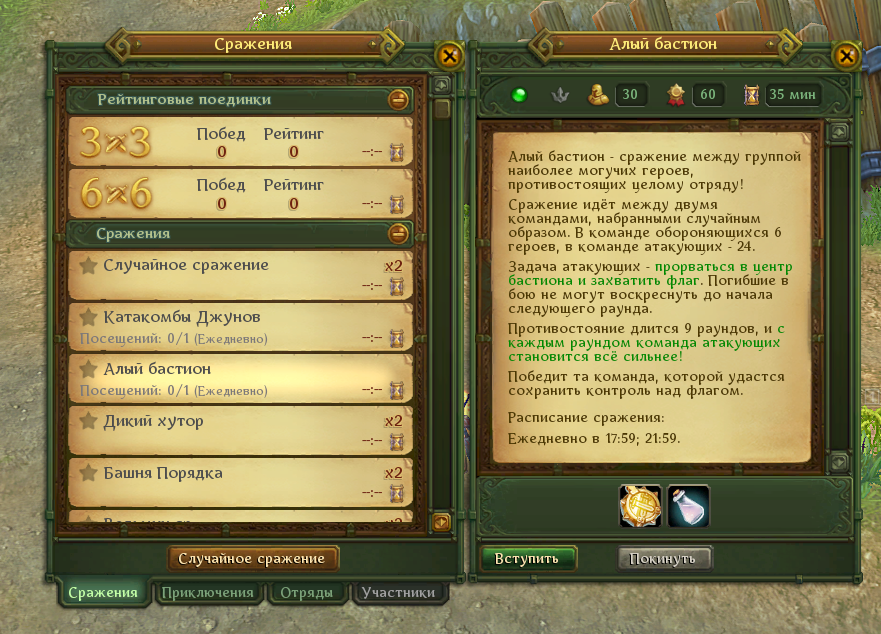The height and width of the screenshot is (634, 881).
Task: Select the Катакомбы Джунов battle
Action: click(240, 326)
